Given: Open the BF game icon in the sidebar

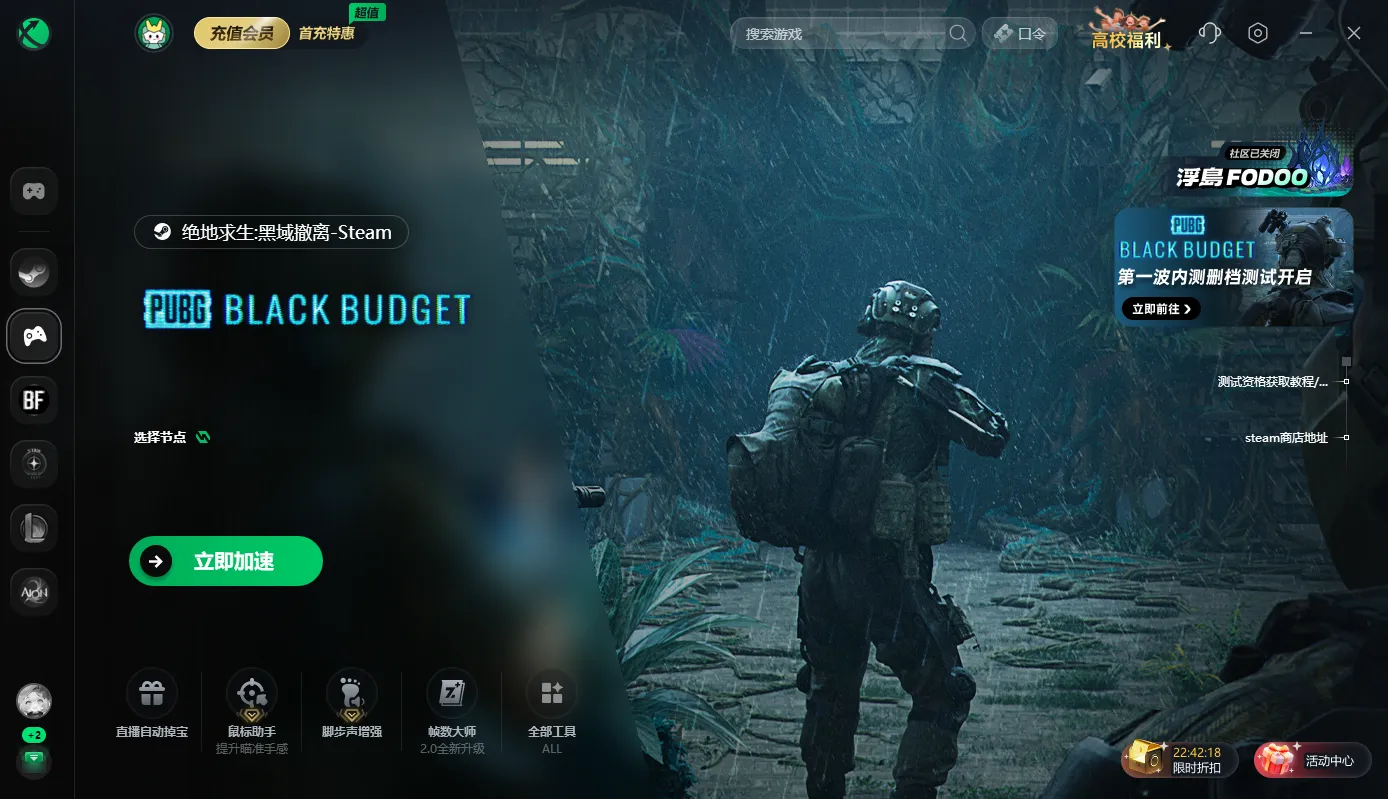Looking at the screenshot, I should click(34, 399).
